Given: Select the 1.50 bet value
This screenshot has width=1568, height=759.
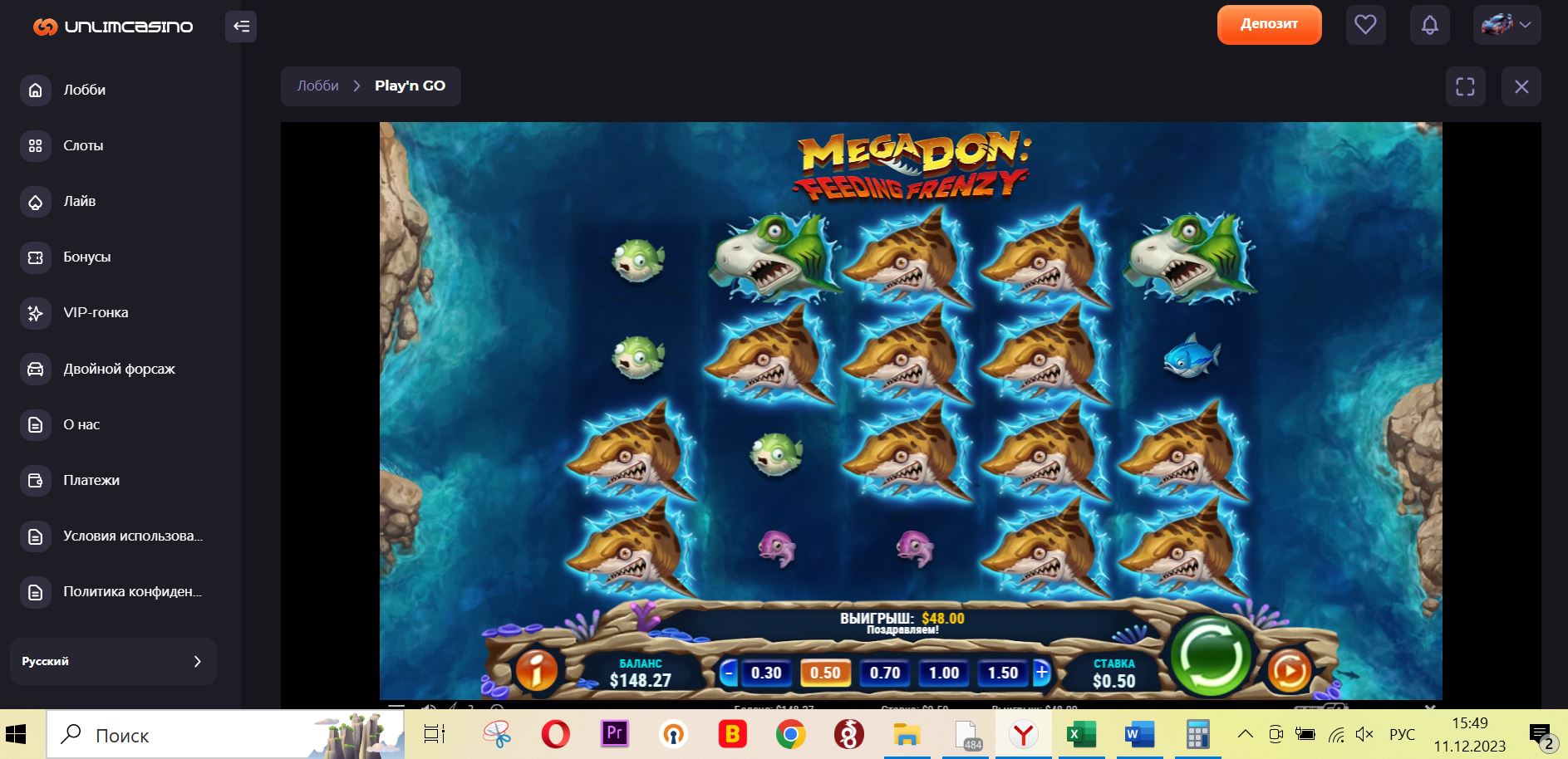Looking at the screenshot, I should click(x=1003, y=673).
